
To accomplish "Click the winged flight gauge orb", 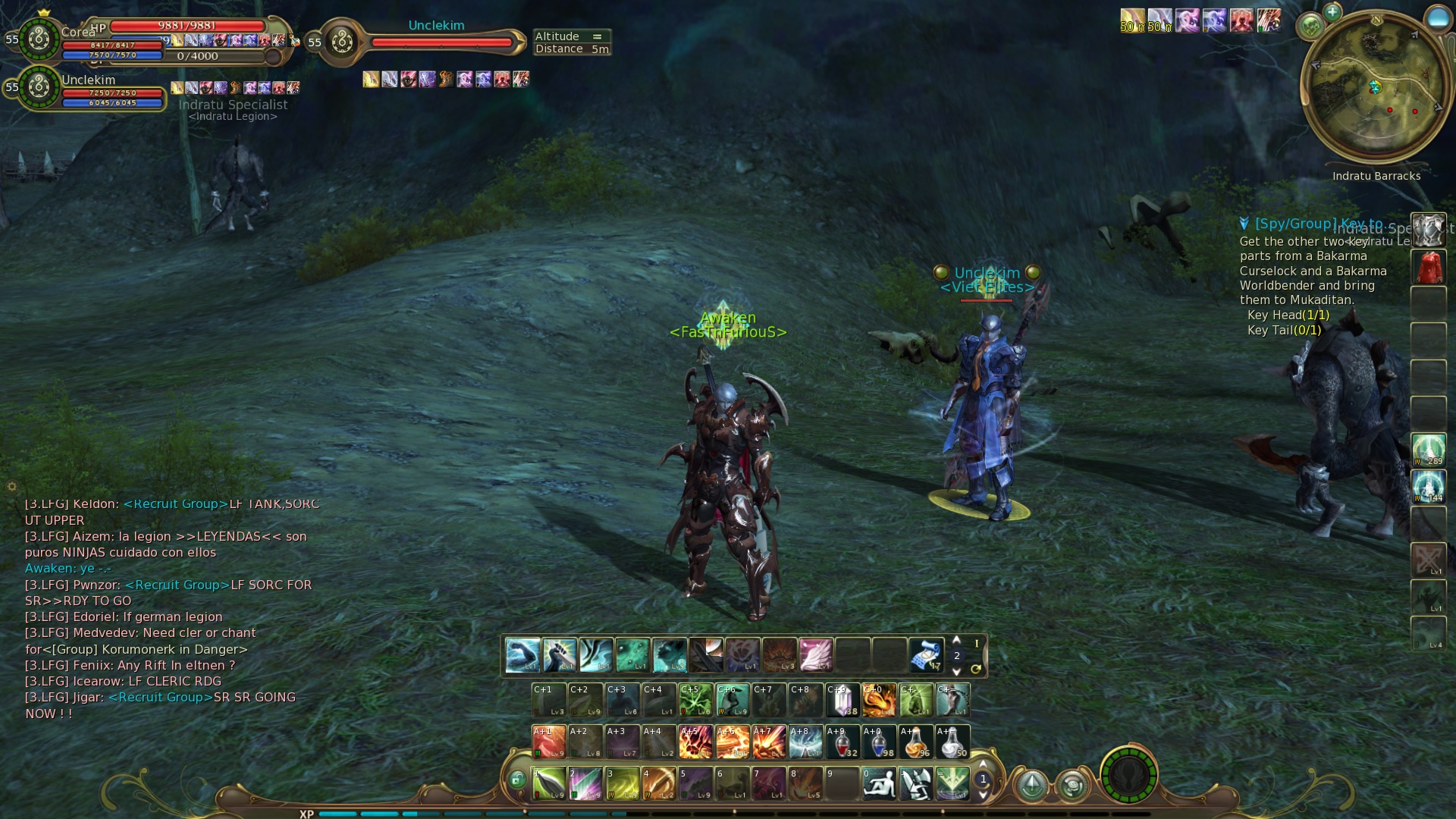I will 1128,775.
